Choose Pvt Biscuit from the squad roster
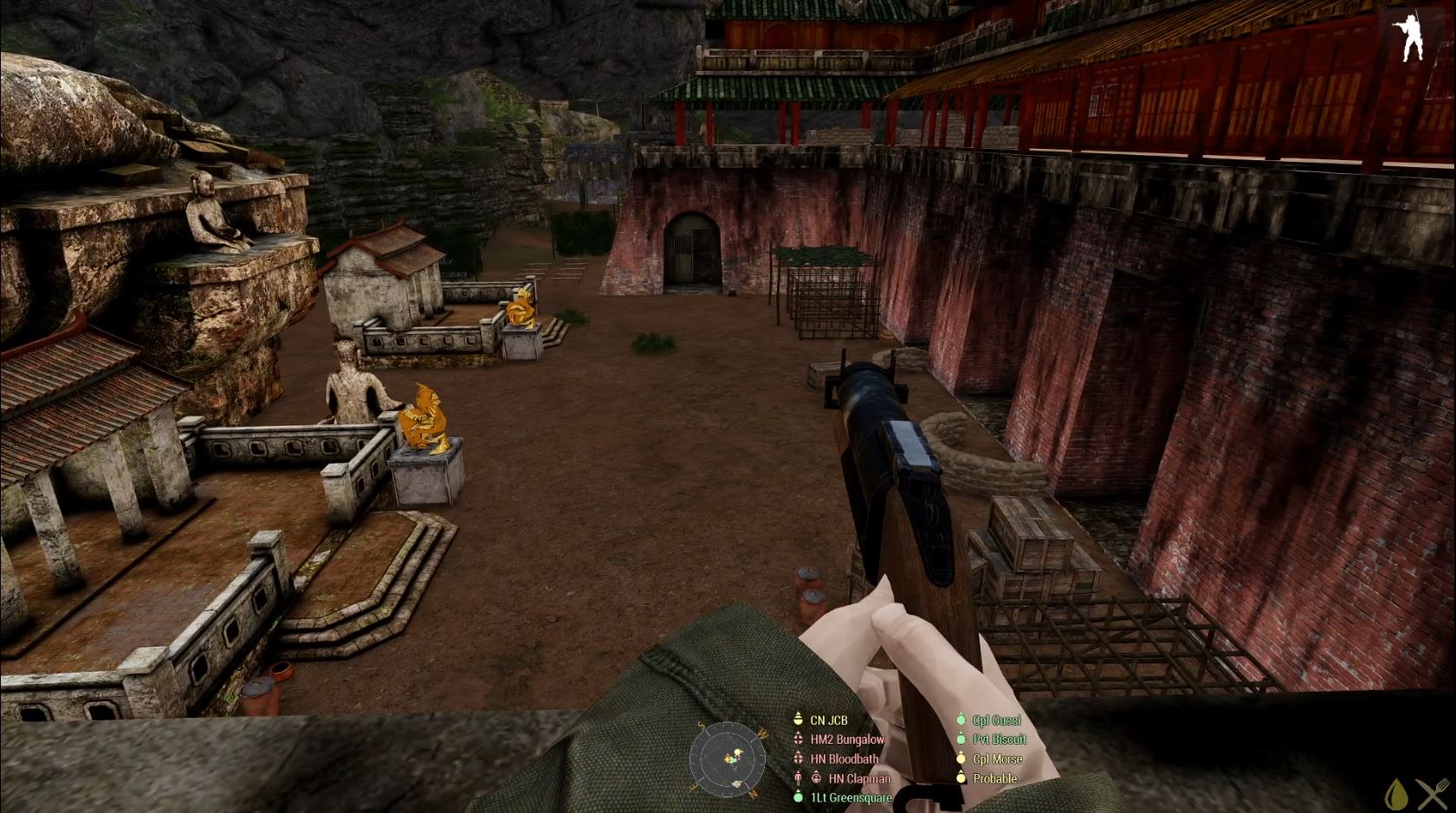This screenshot has width=1456, height=813. click(x=999, y=739)
